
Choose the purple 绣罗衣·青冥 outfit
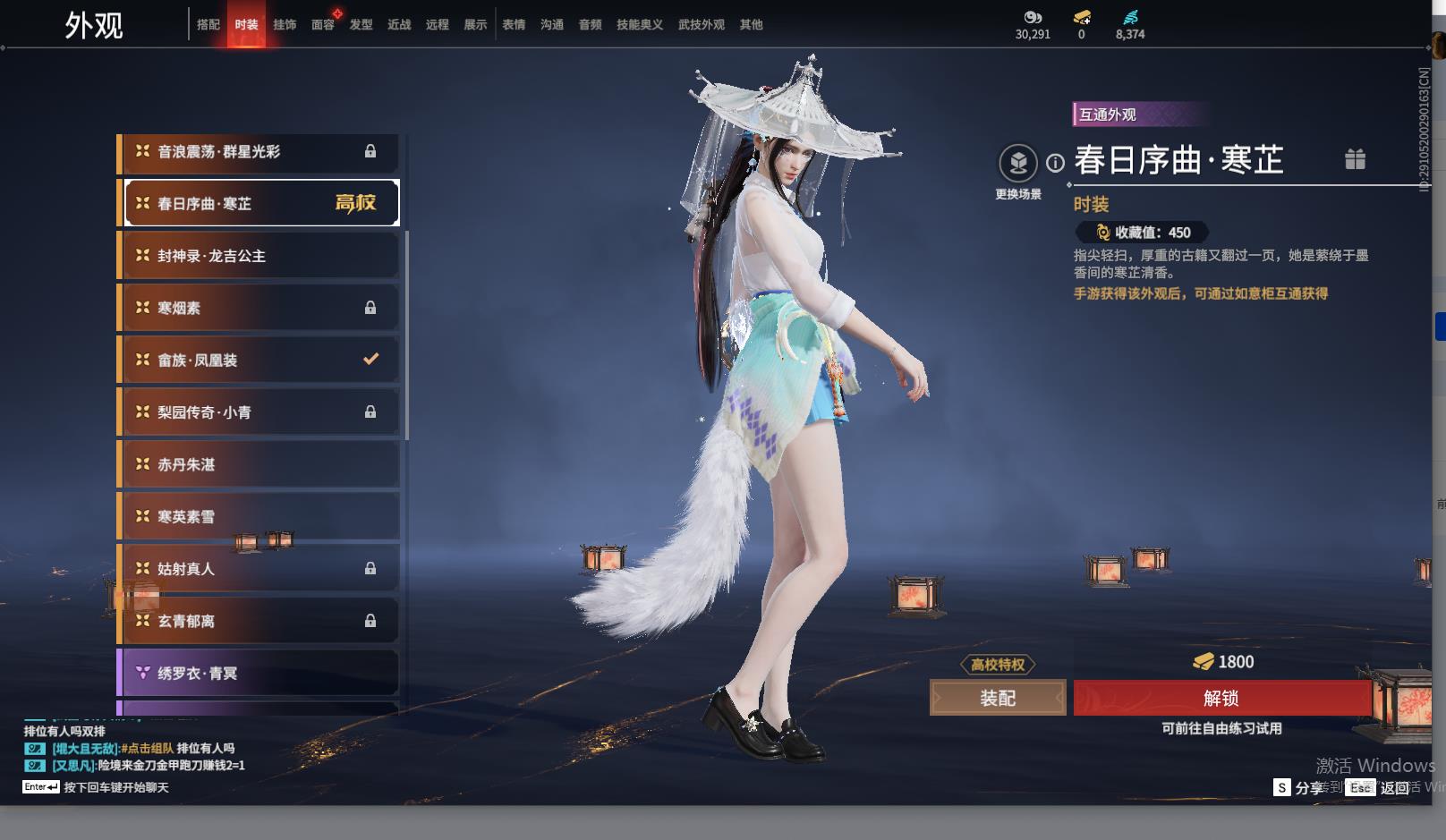(258, 673)
